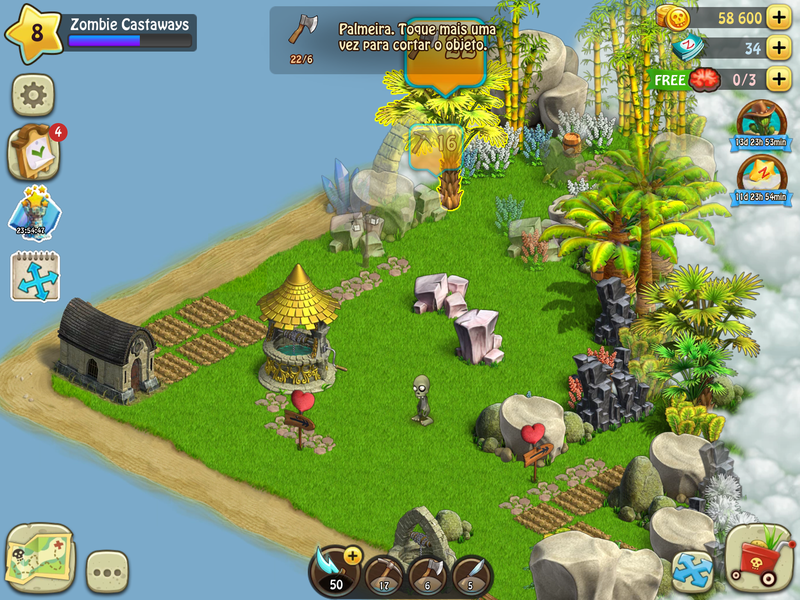
Task: Open the quest checklist with 4 notifications
Action: (34, 153)
